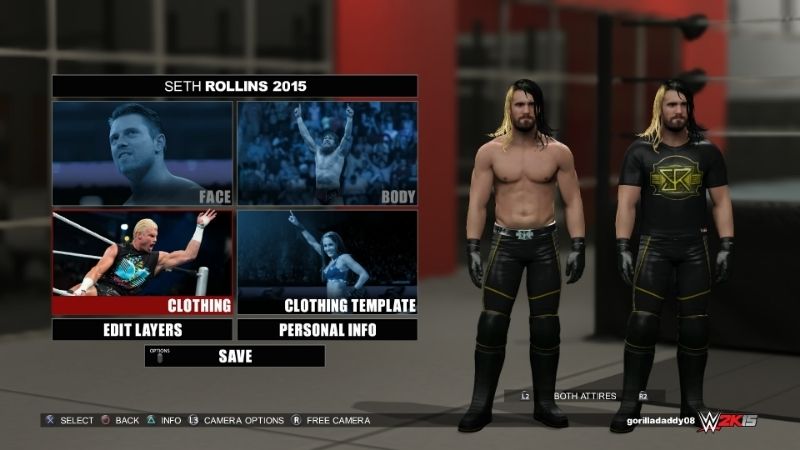800x450 pixels.
Task: Go to Personal Info
Action: pos(327,329)
